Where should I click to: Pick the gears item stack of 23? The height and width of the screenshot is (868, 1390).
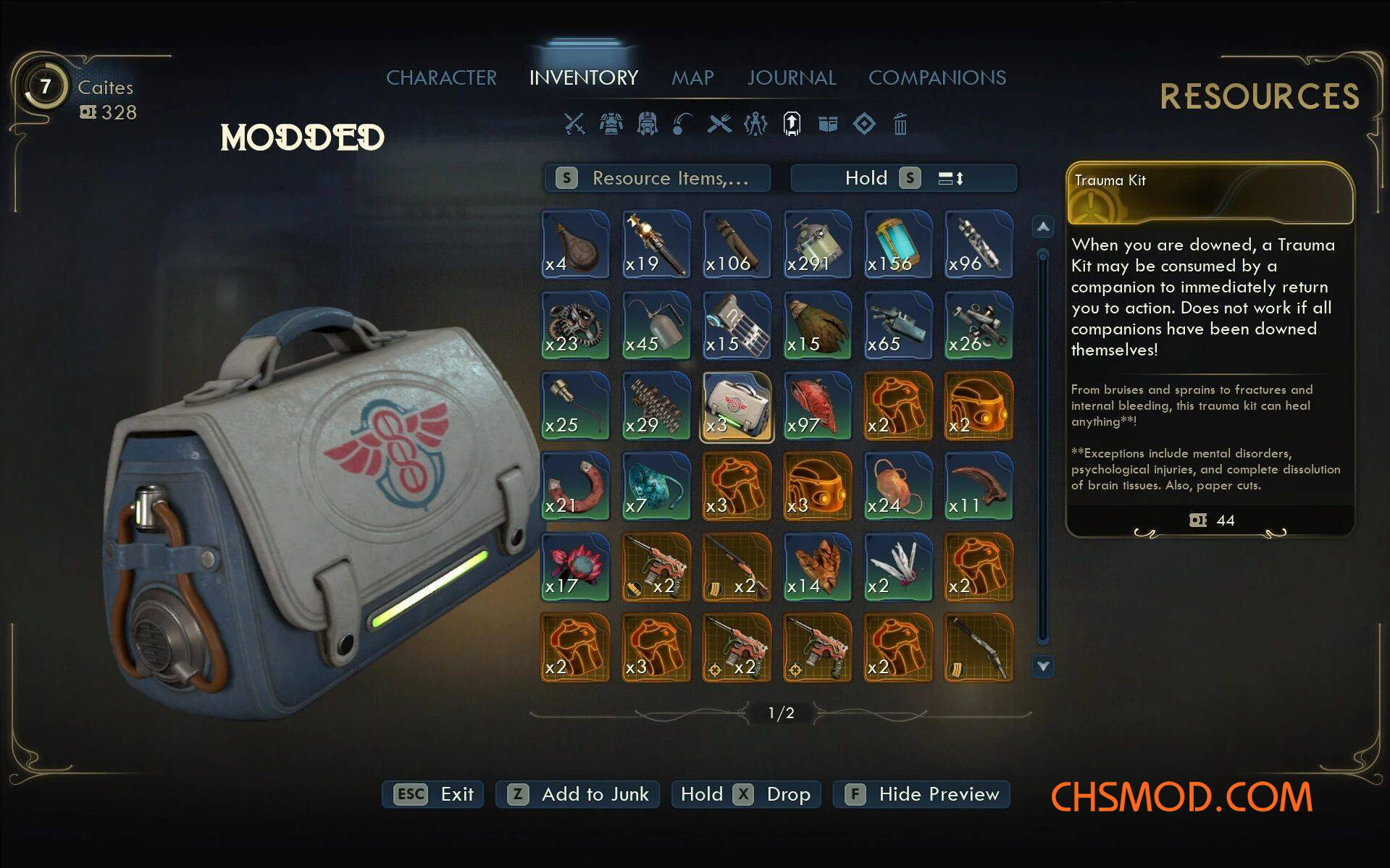[575, 325]
